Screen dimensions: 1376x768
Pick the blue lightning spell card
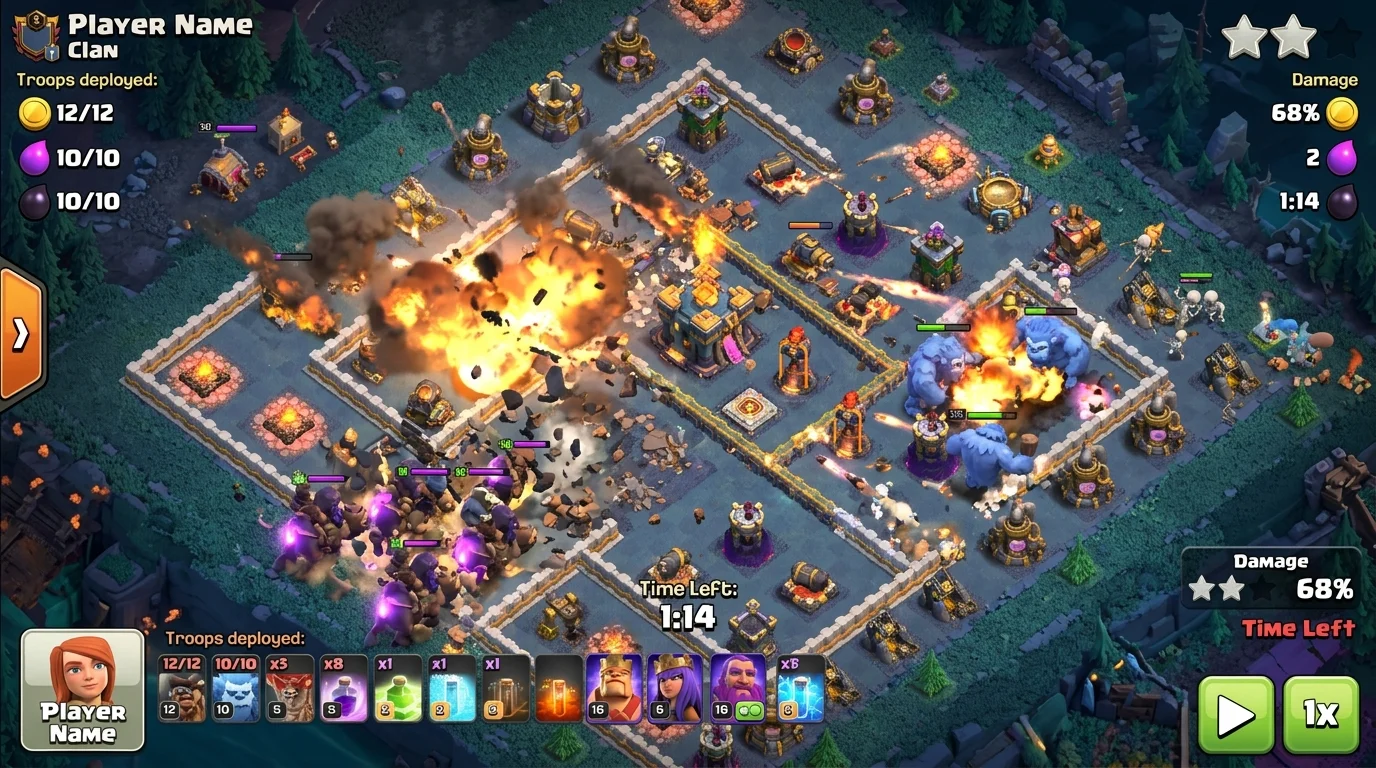[801, 688]
